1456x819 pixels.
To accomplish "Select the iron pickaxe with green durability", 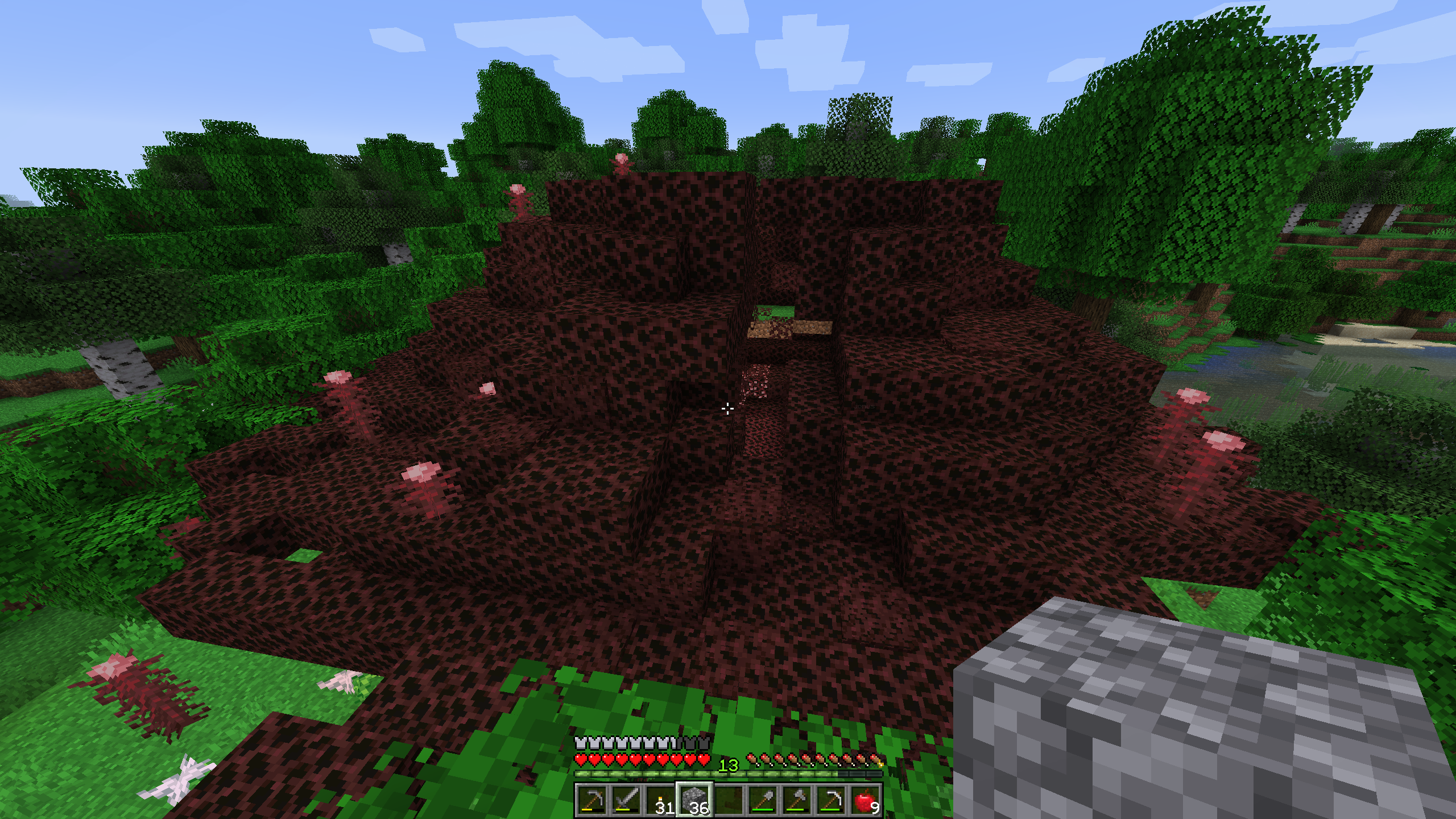I will [831, 800].
